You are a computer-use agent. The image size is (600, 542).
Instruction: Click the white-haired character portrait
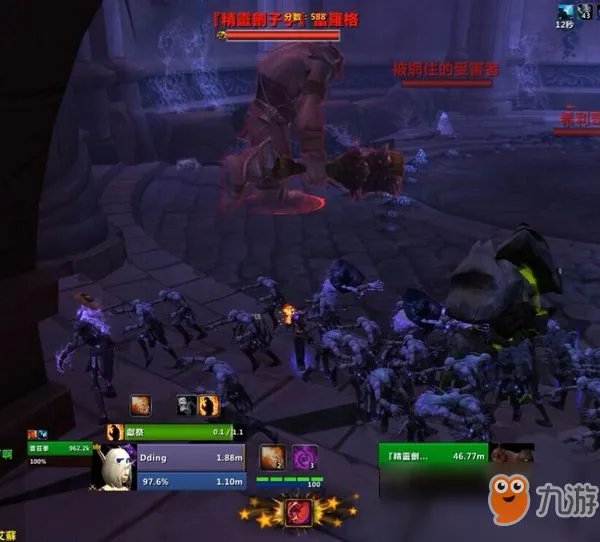[116, 466]
